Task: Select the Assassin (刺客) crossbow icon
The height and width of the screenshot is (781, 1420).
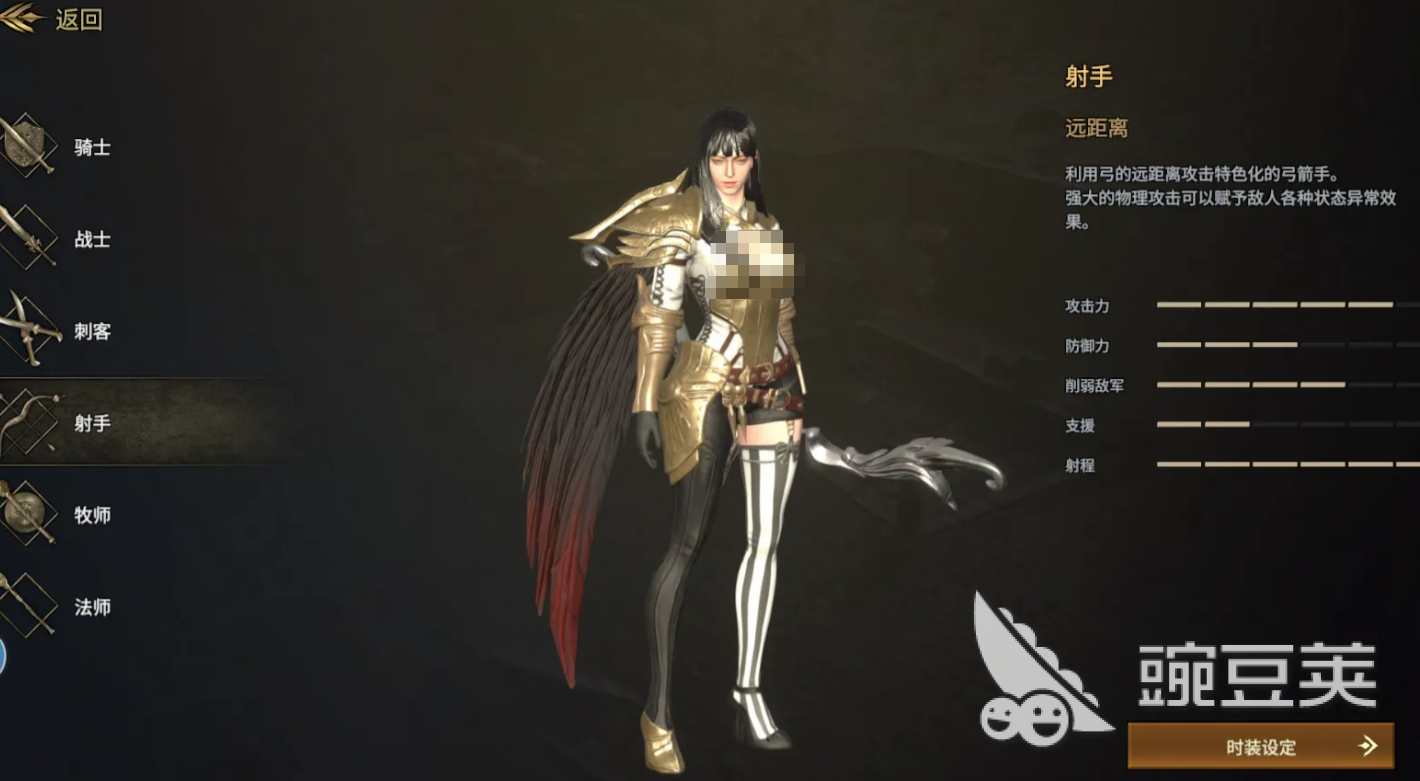Action: 25,330
